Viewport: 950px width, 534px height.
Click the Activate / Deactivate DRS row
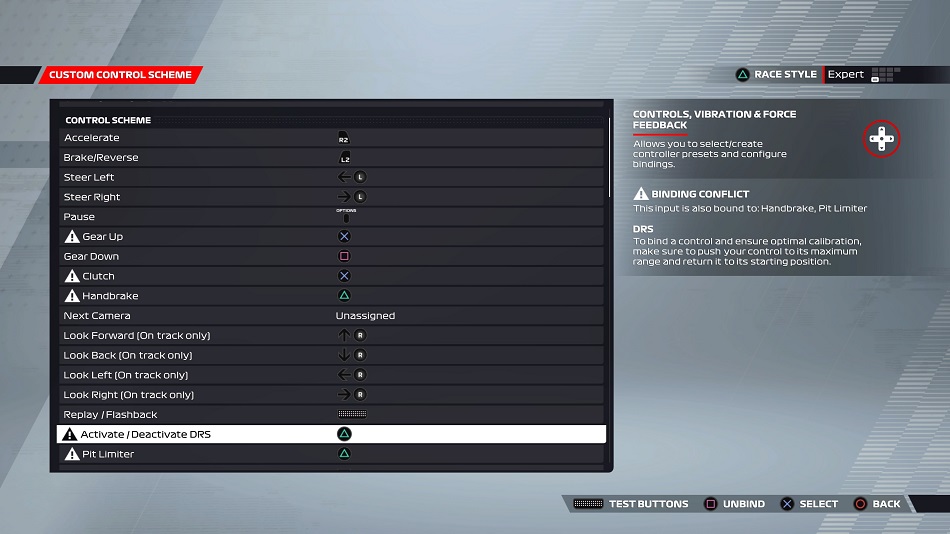tap(330, 435)
